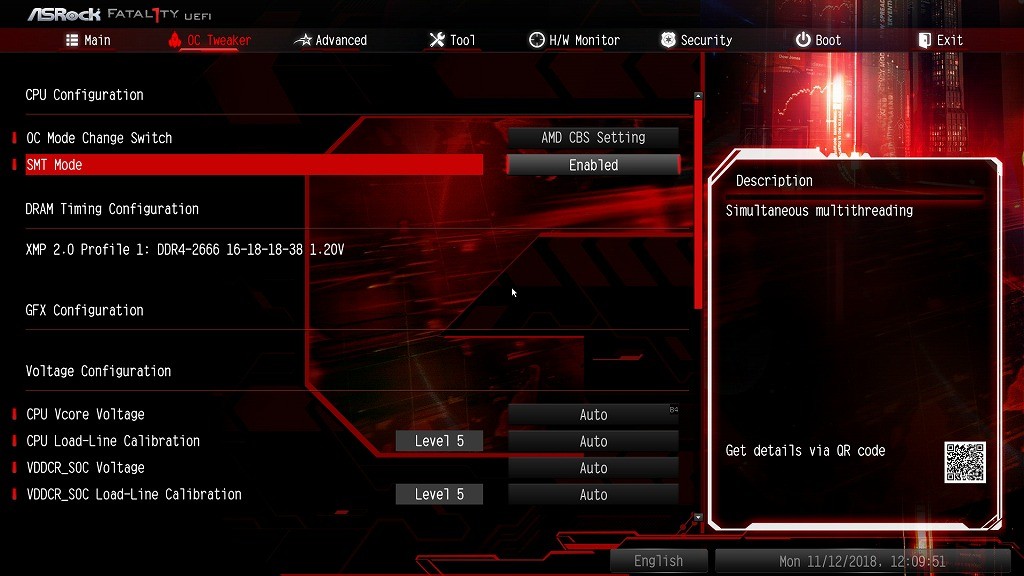Screen dimensions: 1024x576
Task: Toggle the SMT Mode Enabled setting
Action: 593,165
